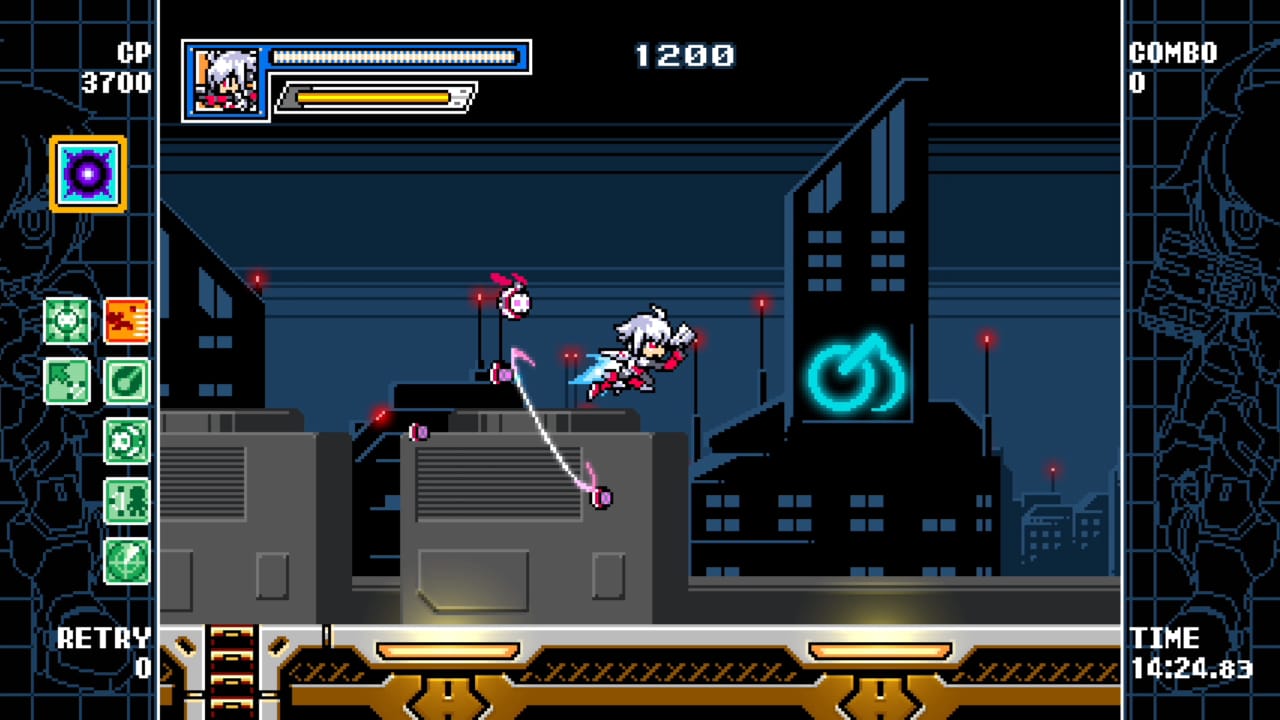Select the score display showing 1200
Screen dimensions: 1280x720
685,57
